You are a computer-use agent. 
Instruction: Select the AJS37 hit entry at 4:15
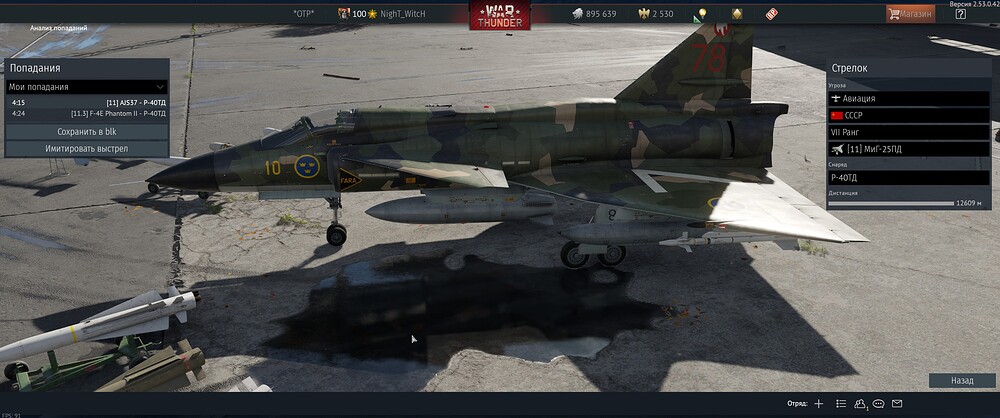point(86,102)
